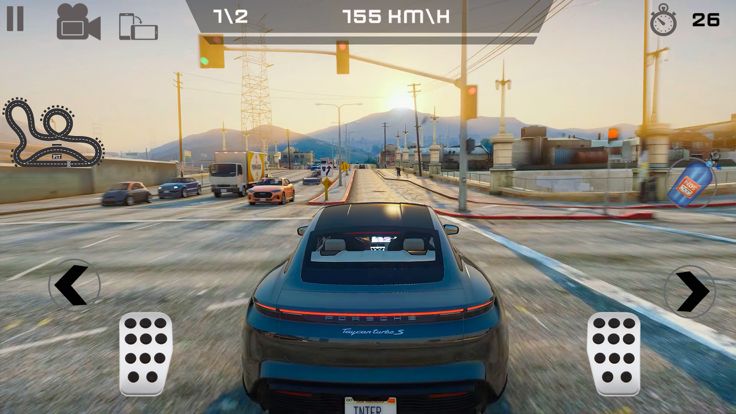Image resolution: width=736 pixels, height=414 pixels.
Task: Step on the gas pedal
Action: 613,353
